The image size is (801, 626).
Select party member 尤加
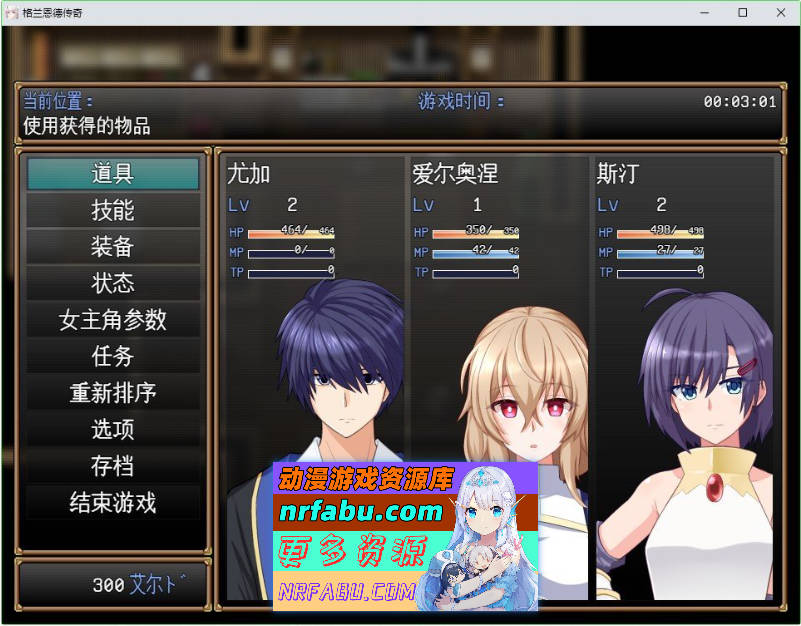(314, 380)
